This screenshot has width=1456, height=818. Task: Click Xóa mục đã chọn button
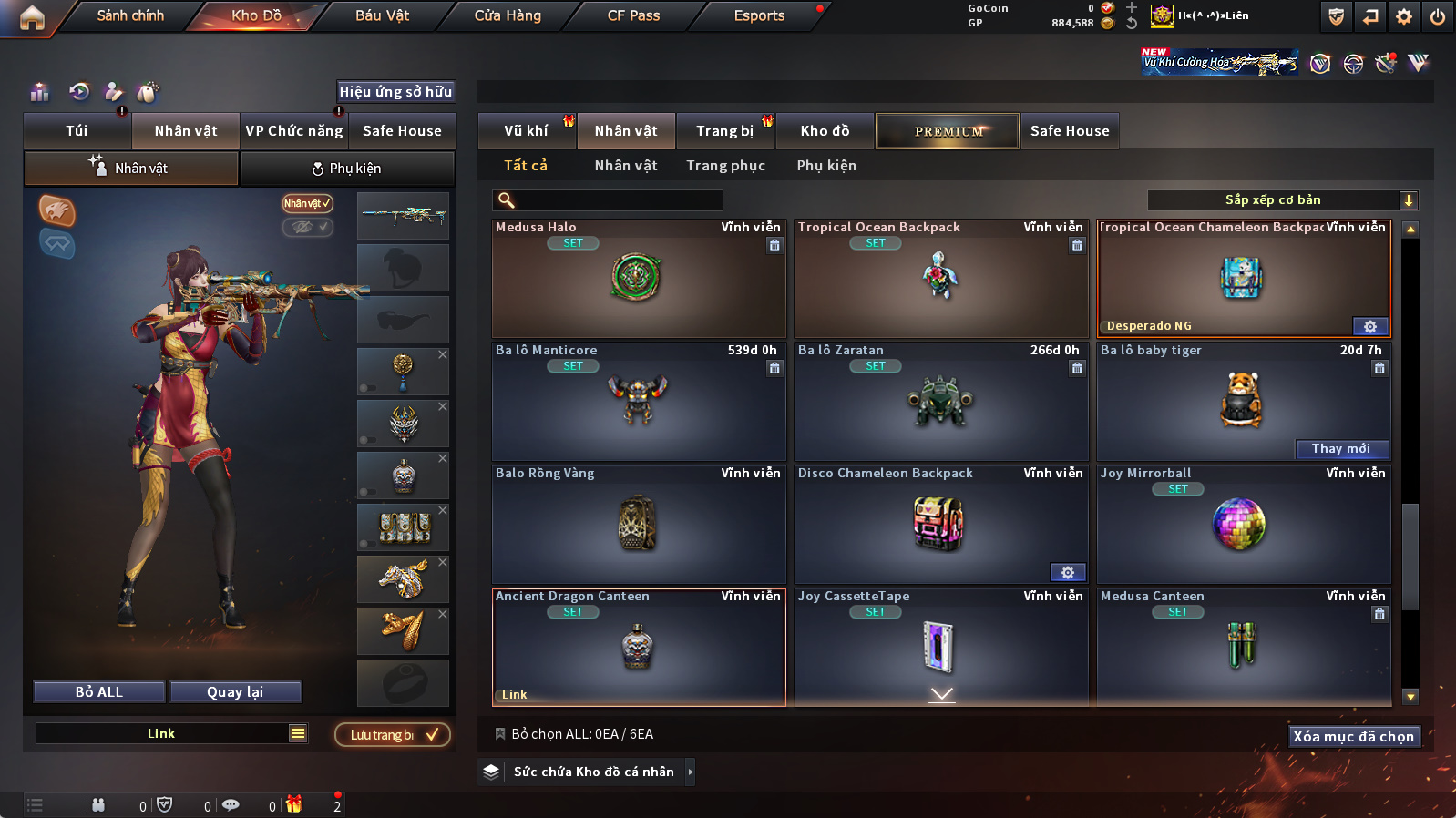pos(1353,736)
